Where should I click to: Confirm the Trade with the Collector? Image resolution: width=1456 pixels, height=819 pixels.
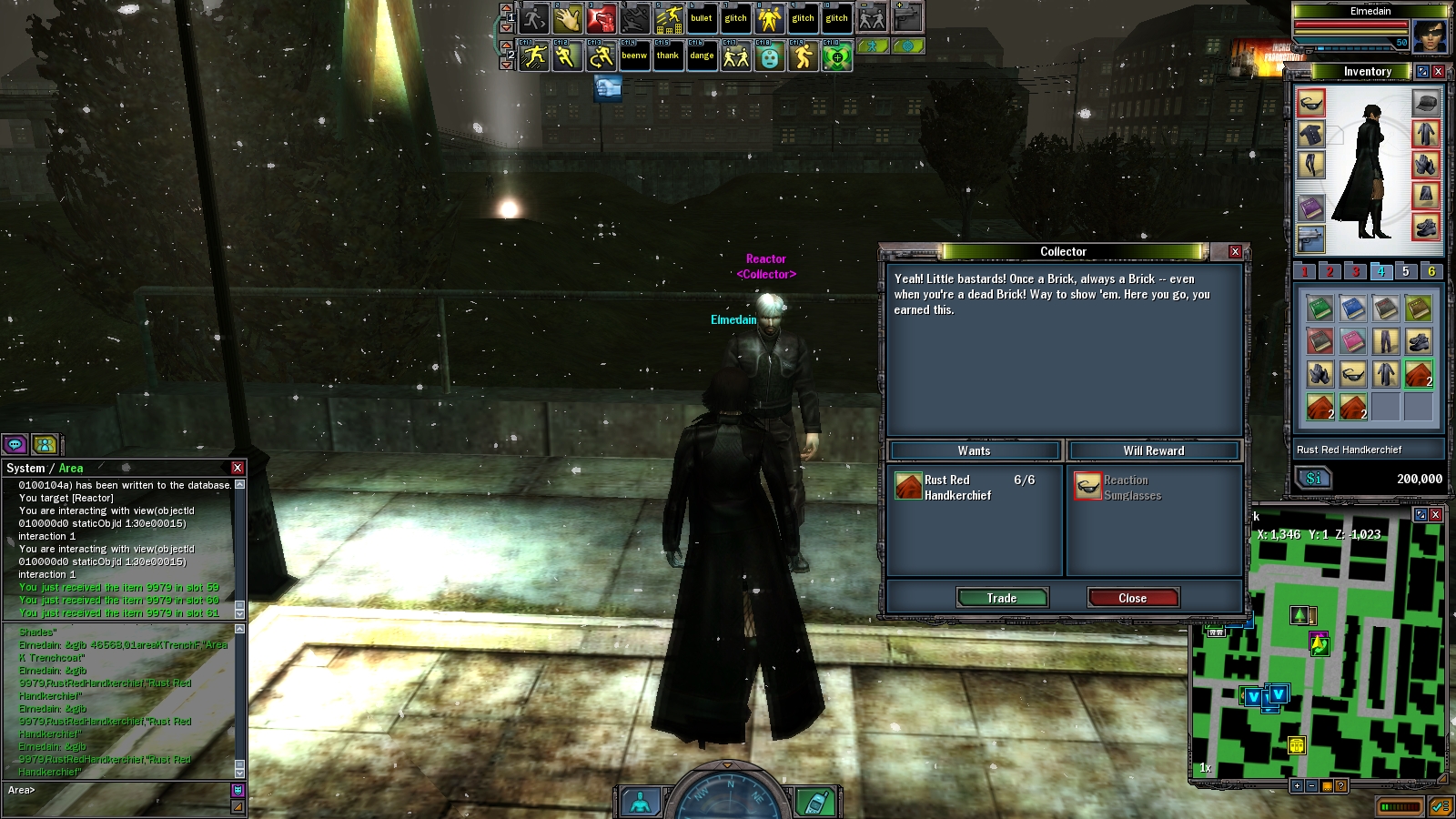(x=1002, y=598)
